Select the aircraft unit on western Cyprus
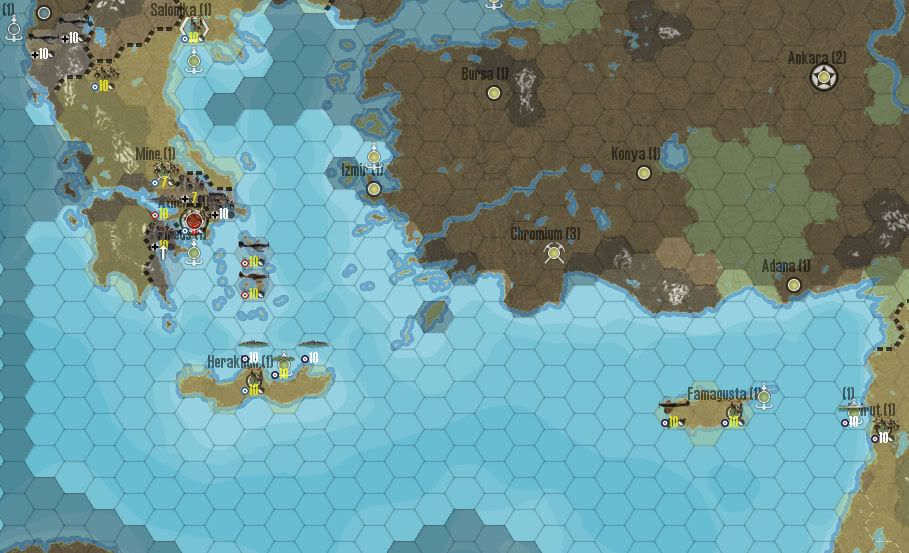The image size is (909, 553). (x=673, y=408)
